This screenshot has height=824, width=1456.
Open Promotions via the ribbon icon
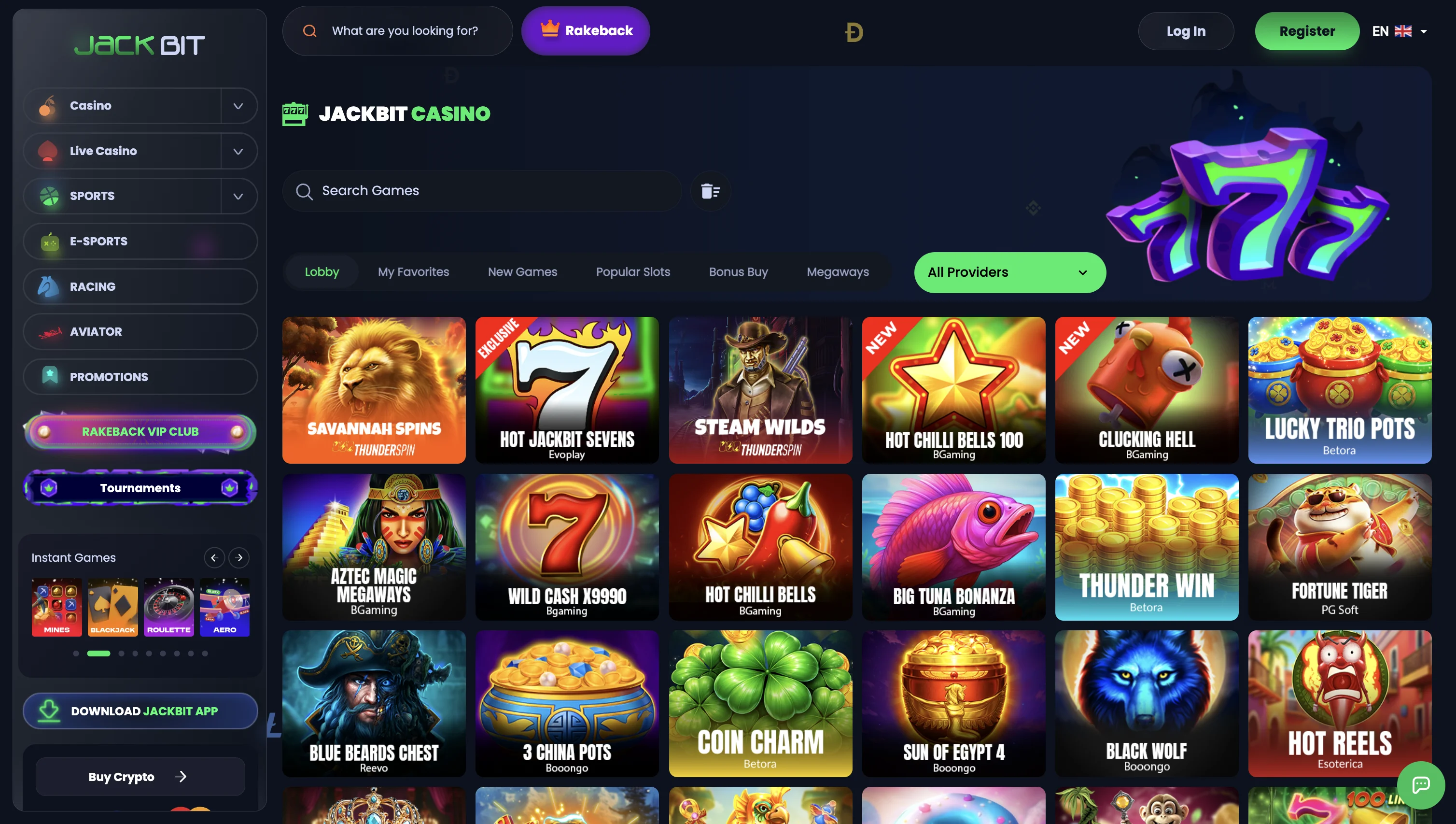(50, 376)
